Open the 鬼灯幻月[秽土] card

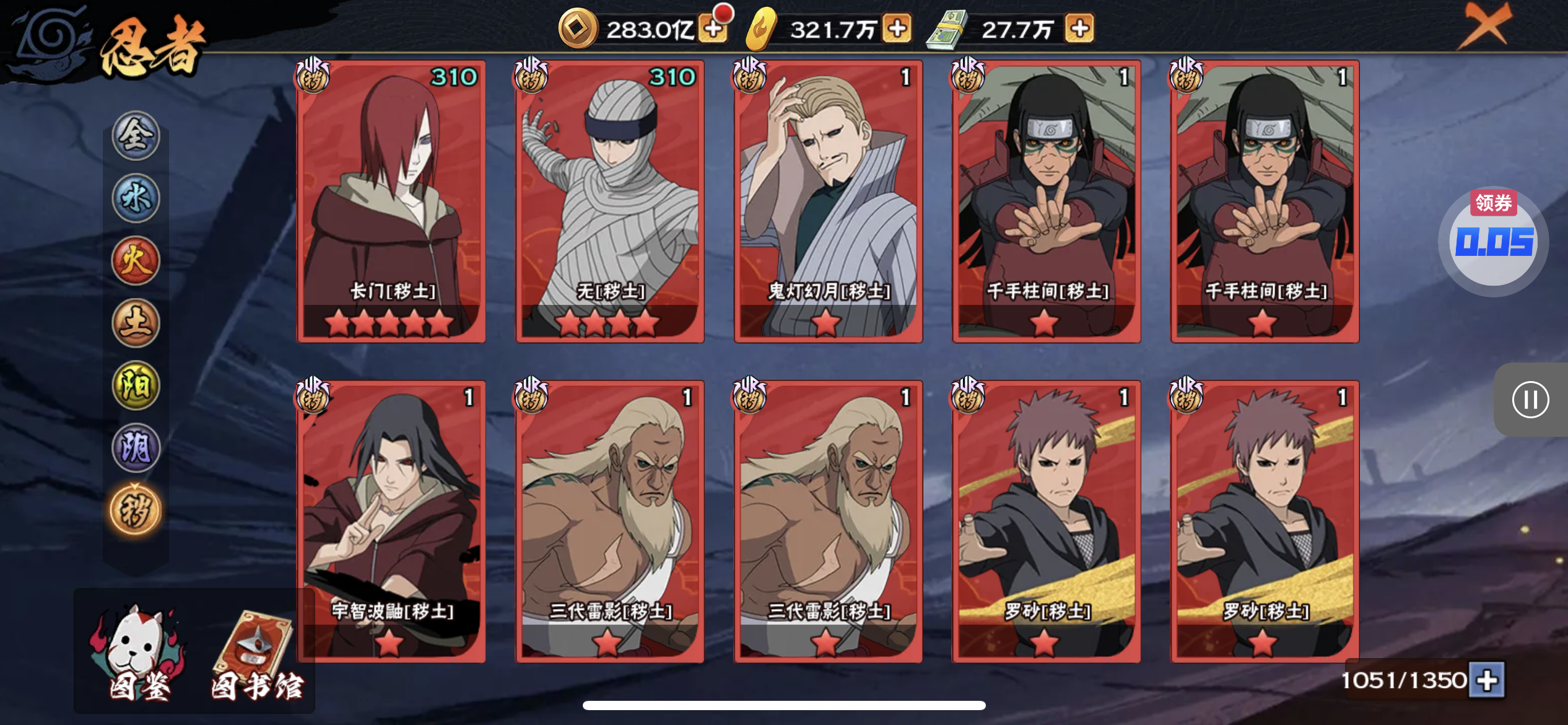pyautogui.click(x=828, y=201)
